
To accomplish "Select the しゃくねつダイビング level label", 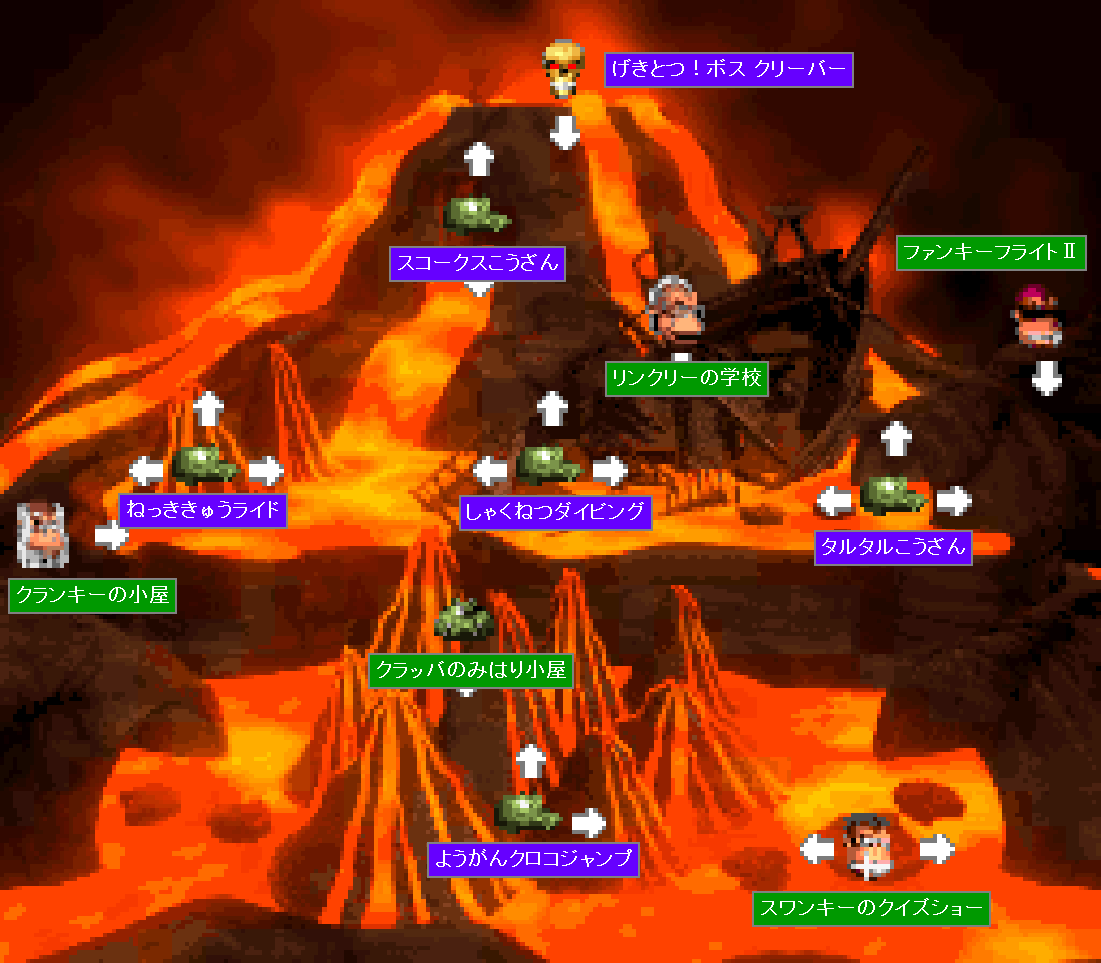I will [555, 512].
